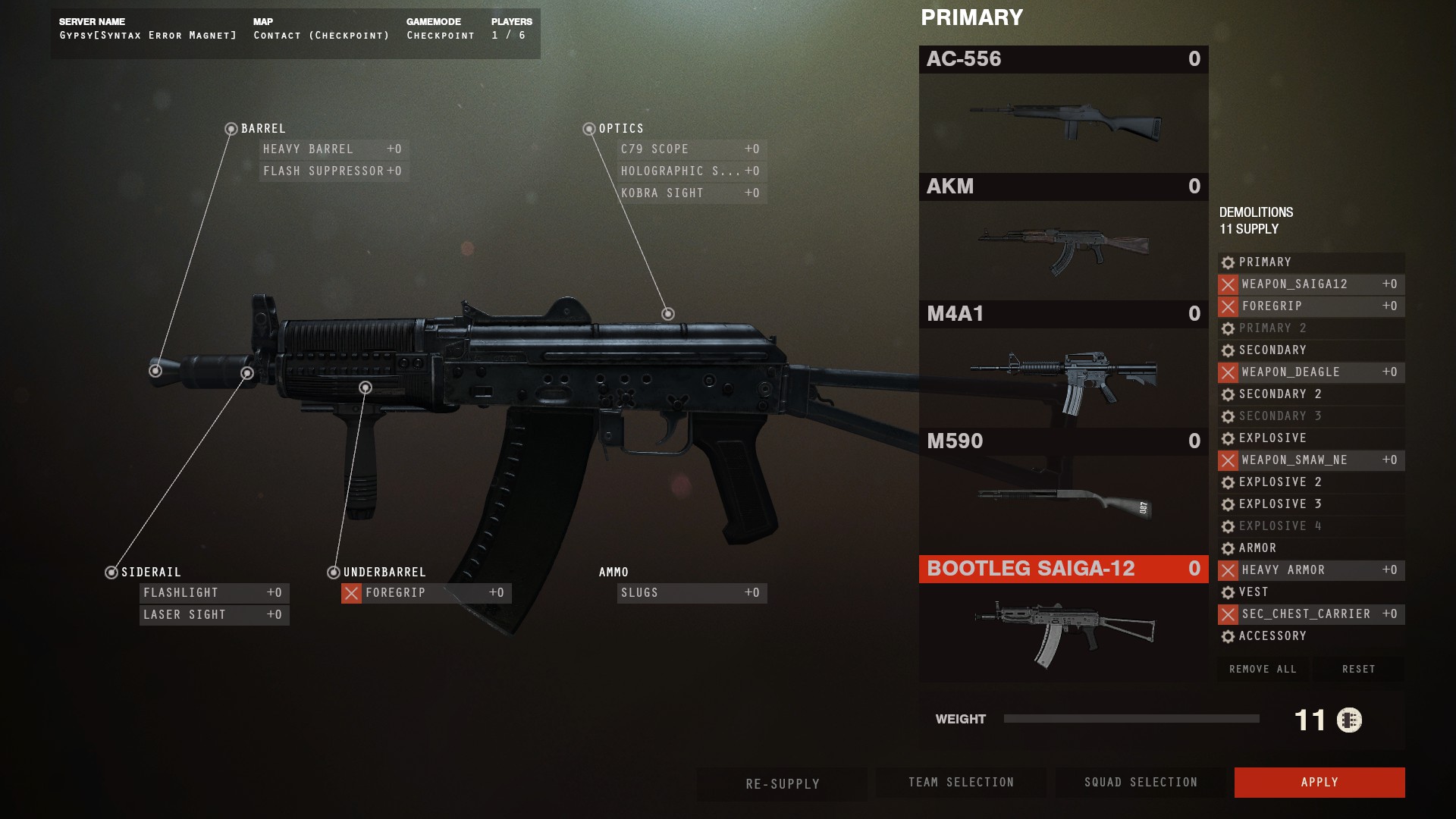Select the M590 shotgun

click(x=1063, y=491)
